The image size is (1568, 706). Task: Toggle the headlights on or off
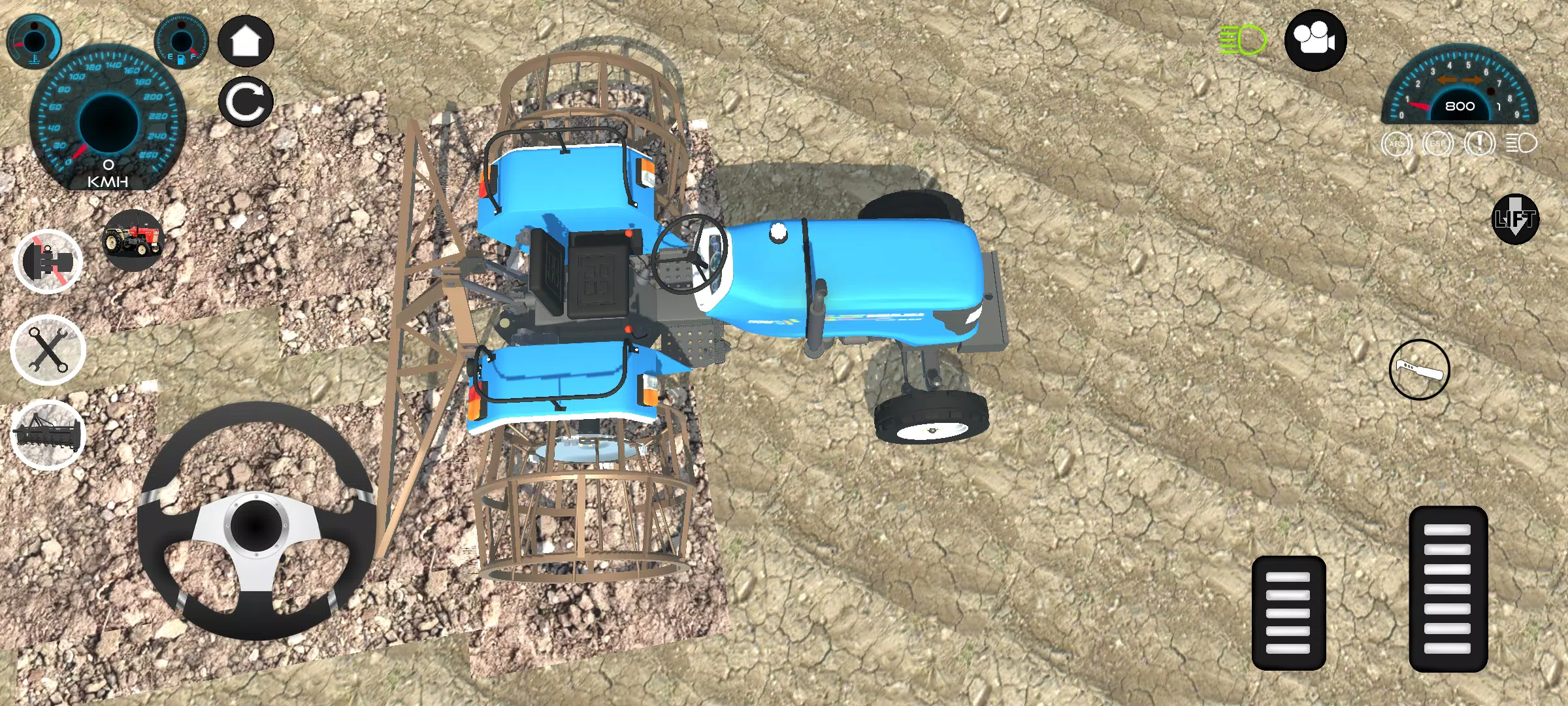(1242, 41)
